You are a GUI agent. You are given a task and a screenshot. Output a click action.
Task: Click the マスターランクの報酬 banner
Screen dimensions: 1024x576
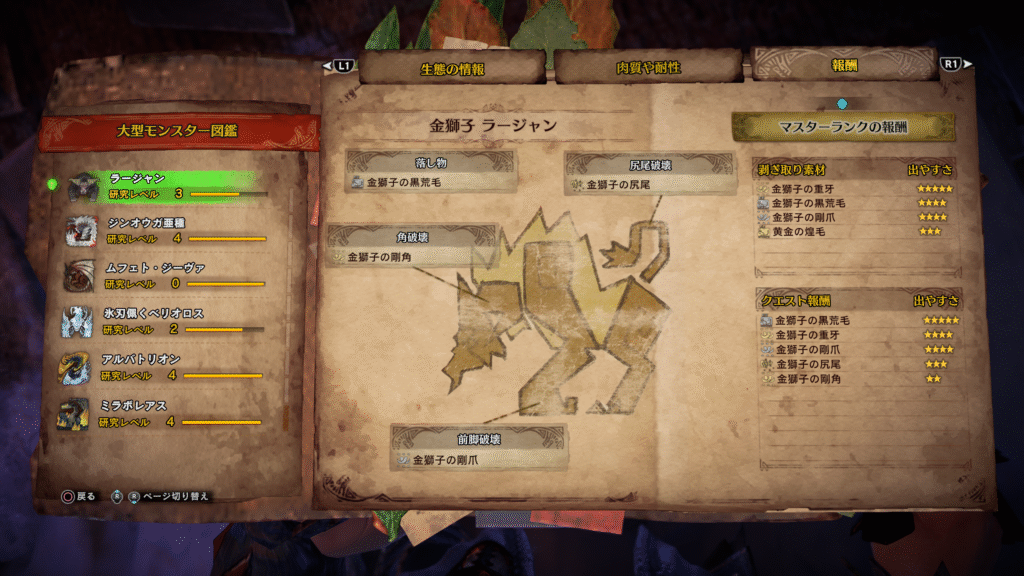[843, 127]
